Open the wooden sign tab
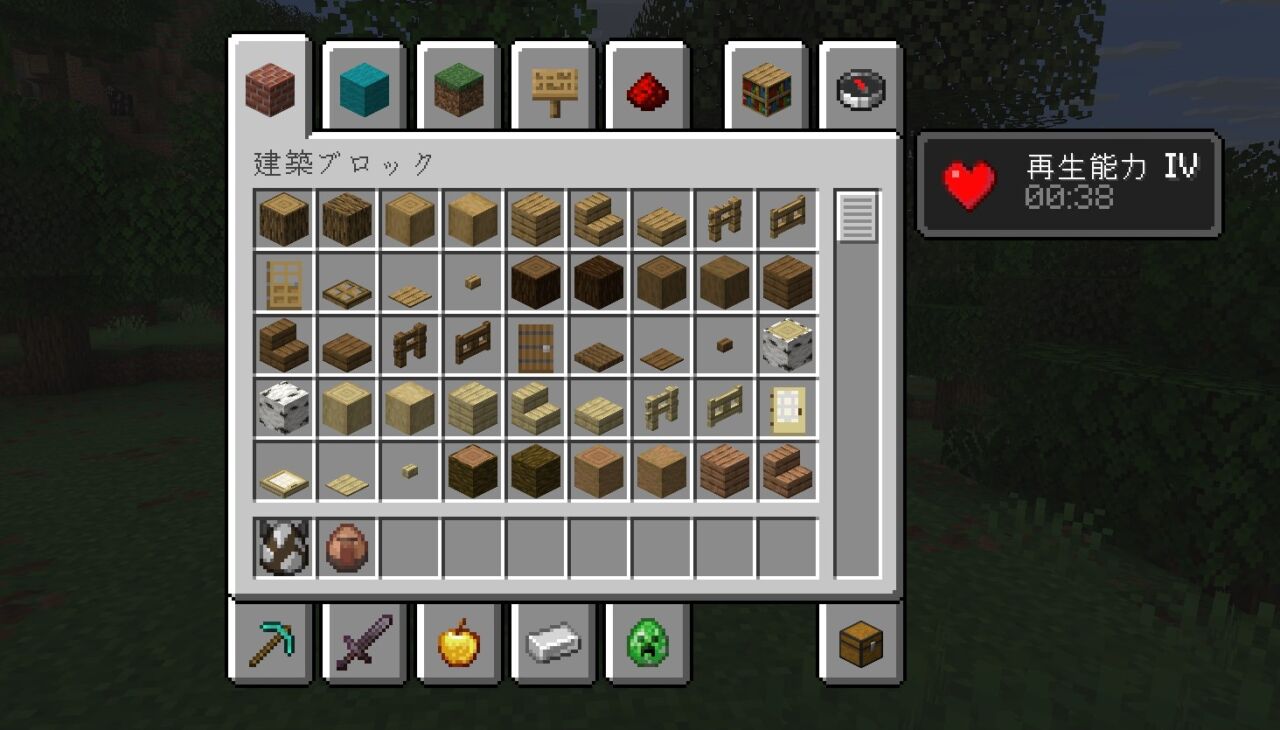 click(552, 89)
